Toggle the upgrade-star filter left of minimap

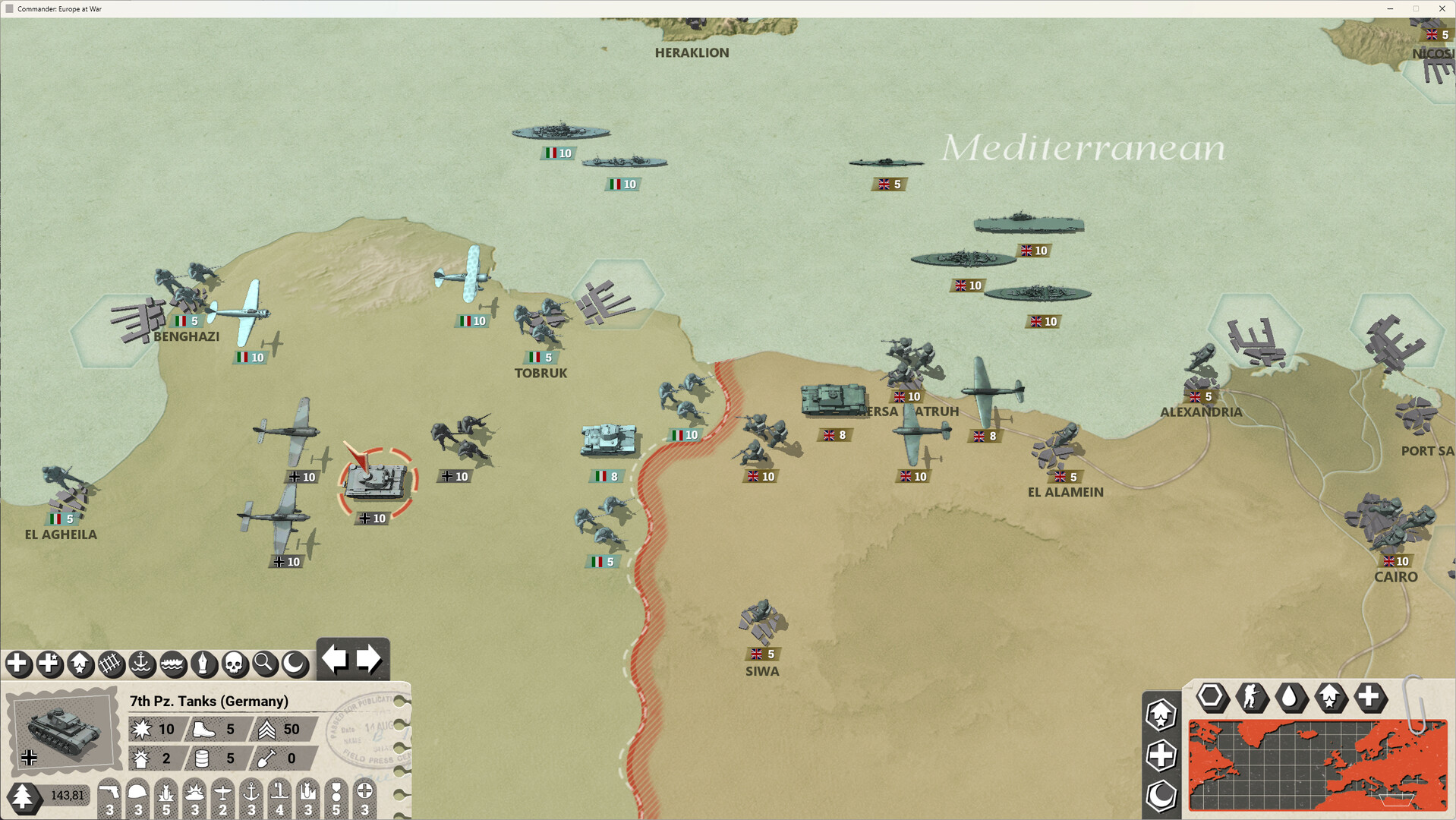(x=1161, y=714)
